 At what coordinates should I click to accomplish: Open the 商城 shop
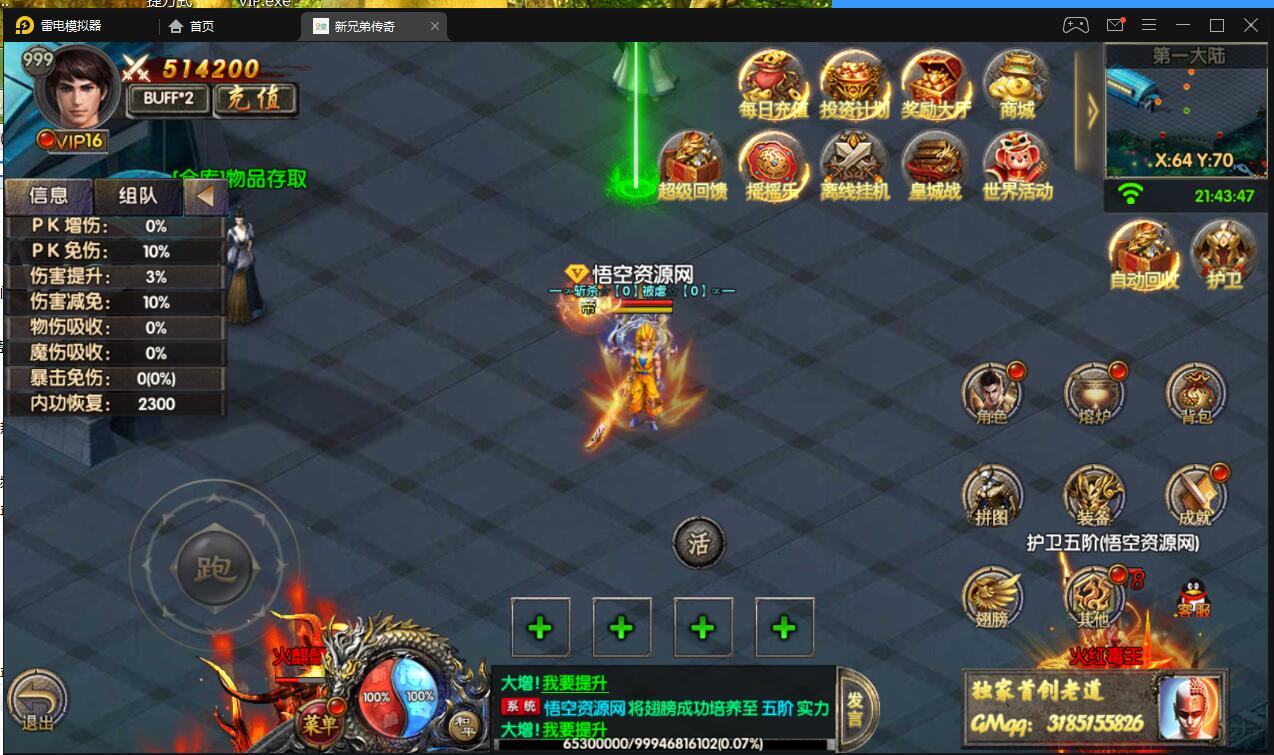tap(1016, 83)
